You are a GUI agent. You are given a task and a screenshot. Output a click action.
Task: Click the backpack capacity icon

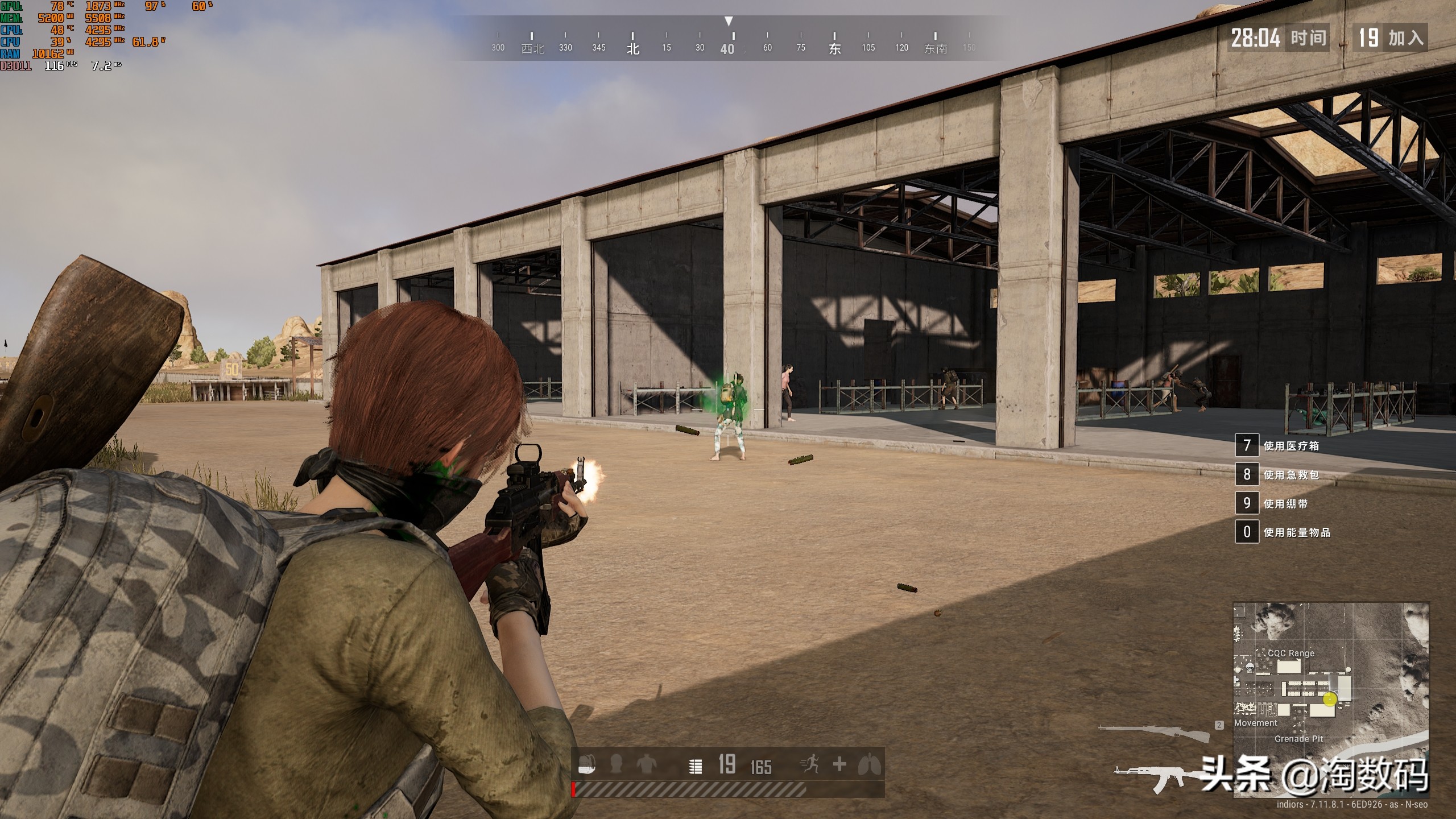(x=587, y=765)
